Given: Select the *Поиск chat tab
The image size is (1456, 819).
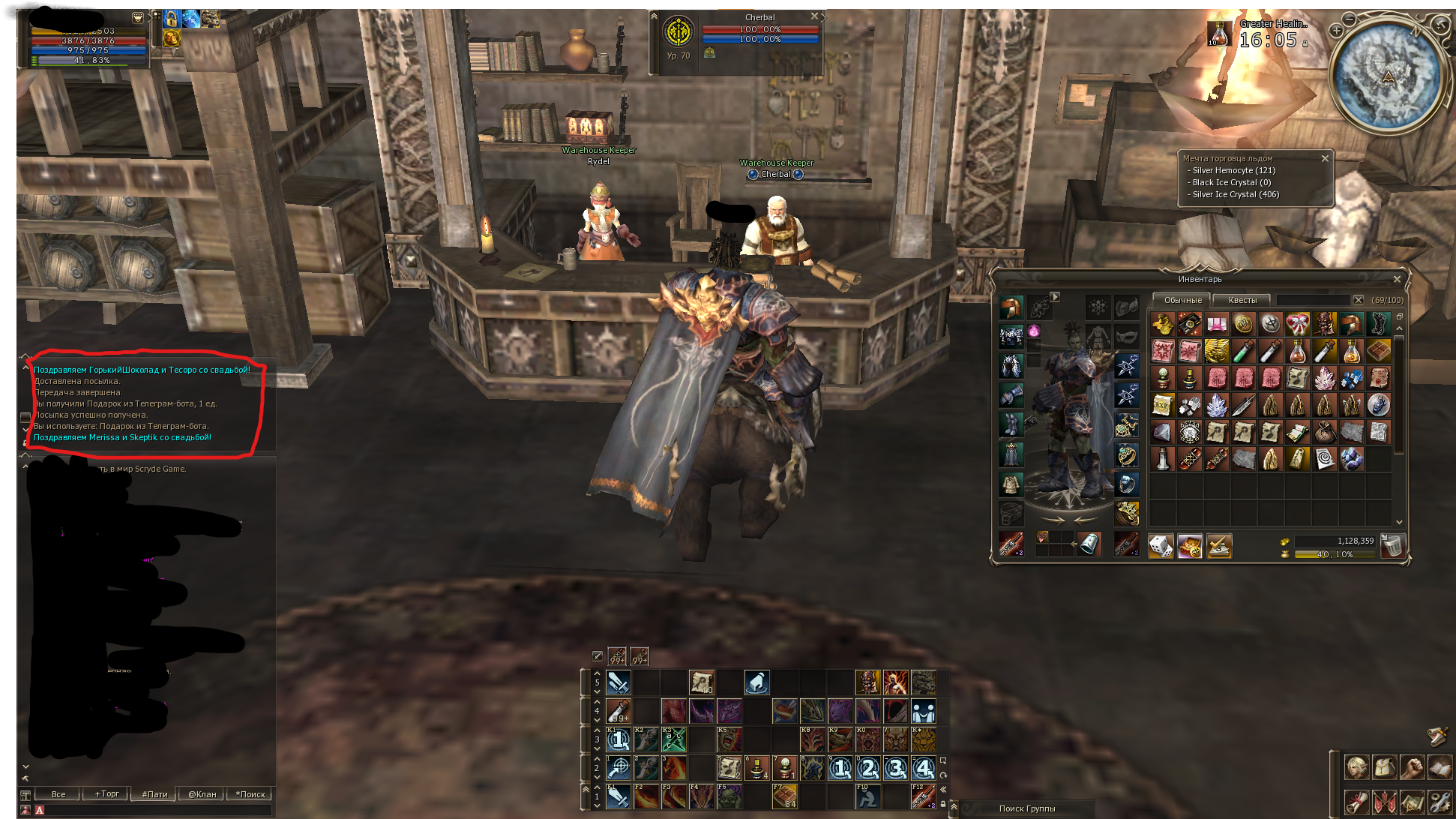Looking at the screenshot, I should 250,794.
